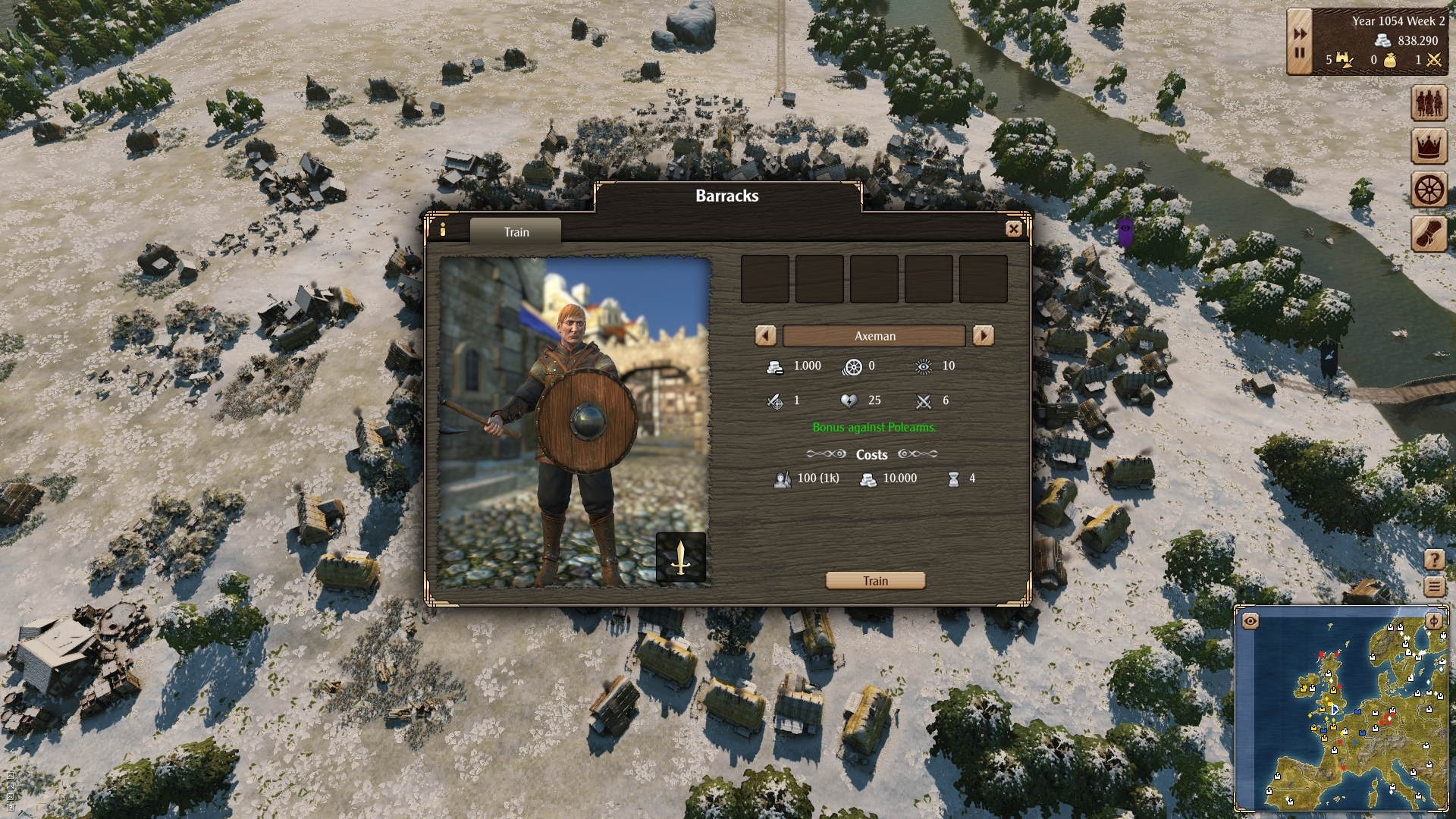Pause the game
Screen dimensions: 1456x819
click(1299, 53)
